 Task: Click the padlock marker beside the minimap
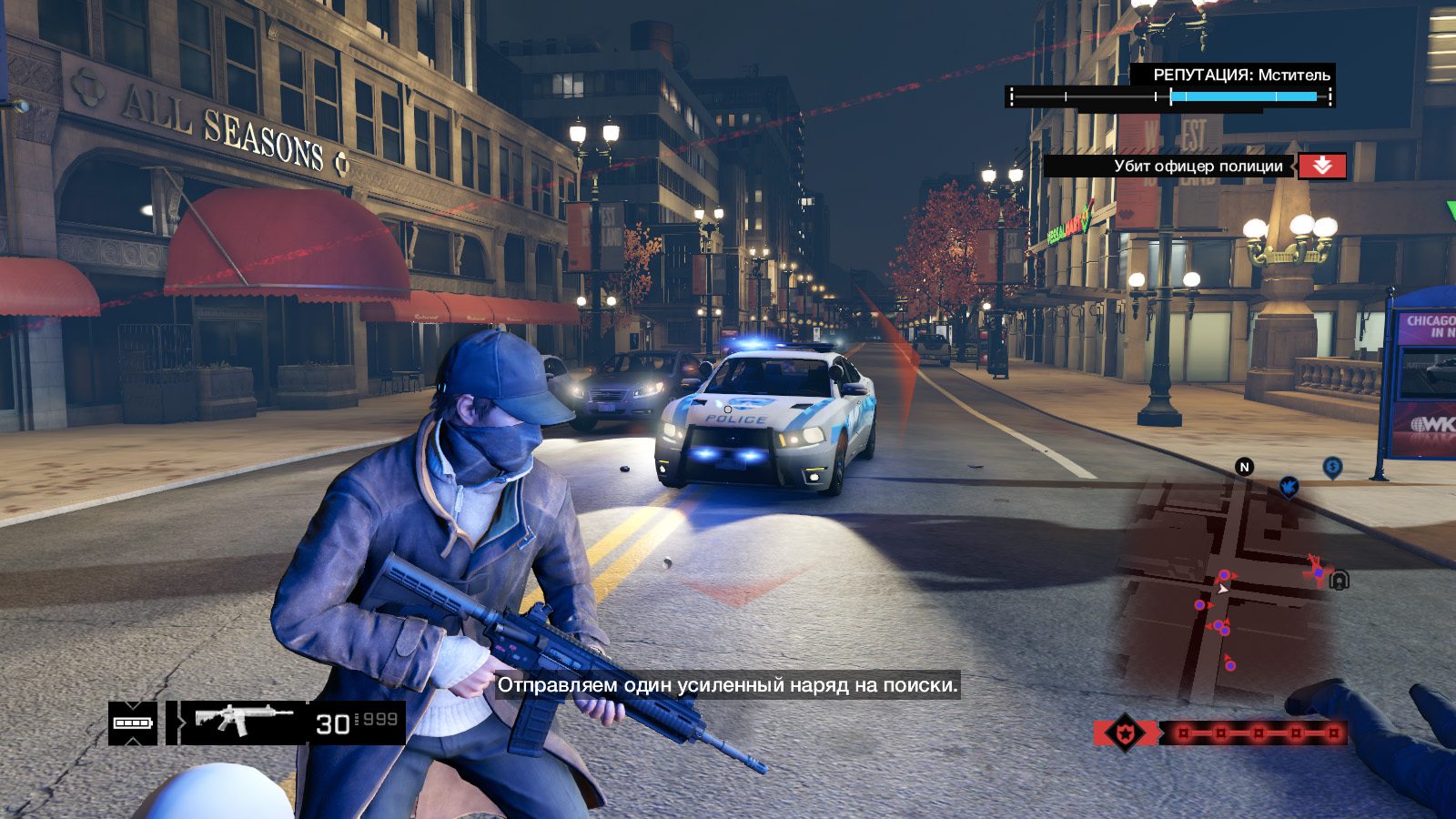click(1340, 580)
